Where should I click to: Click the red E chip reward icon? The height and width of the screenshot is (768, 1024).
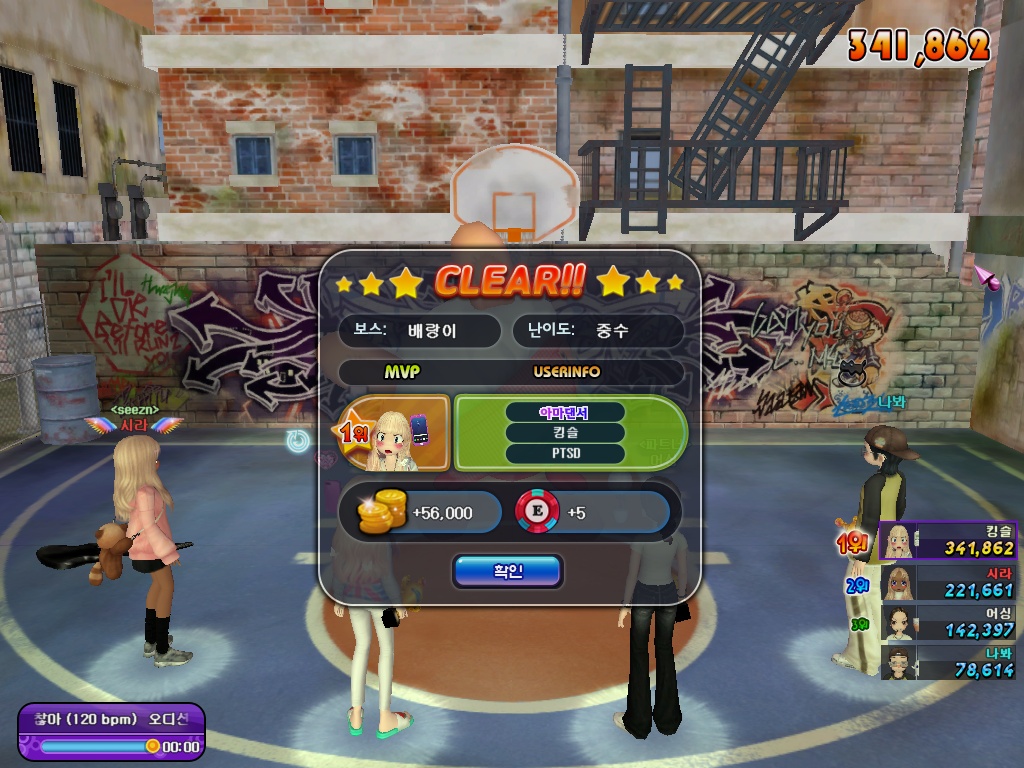coord(536,512)
